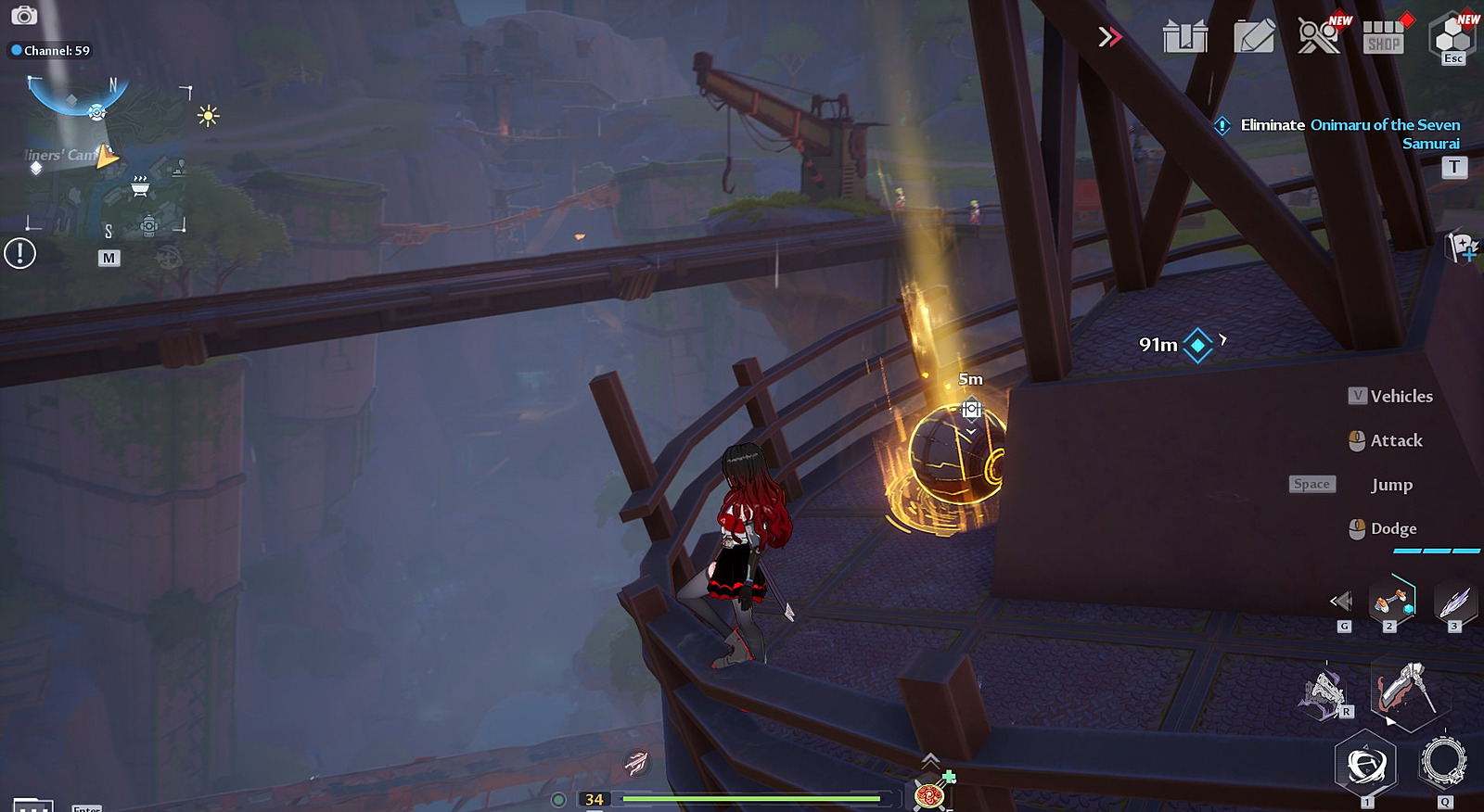1484x812 pixels.
Task: Use the jet boots relic slot
Action: point(1390,601)
